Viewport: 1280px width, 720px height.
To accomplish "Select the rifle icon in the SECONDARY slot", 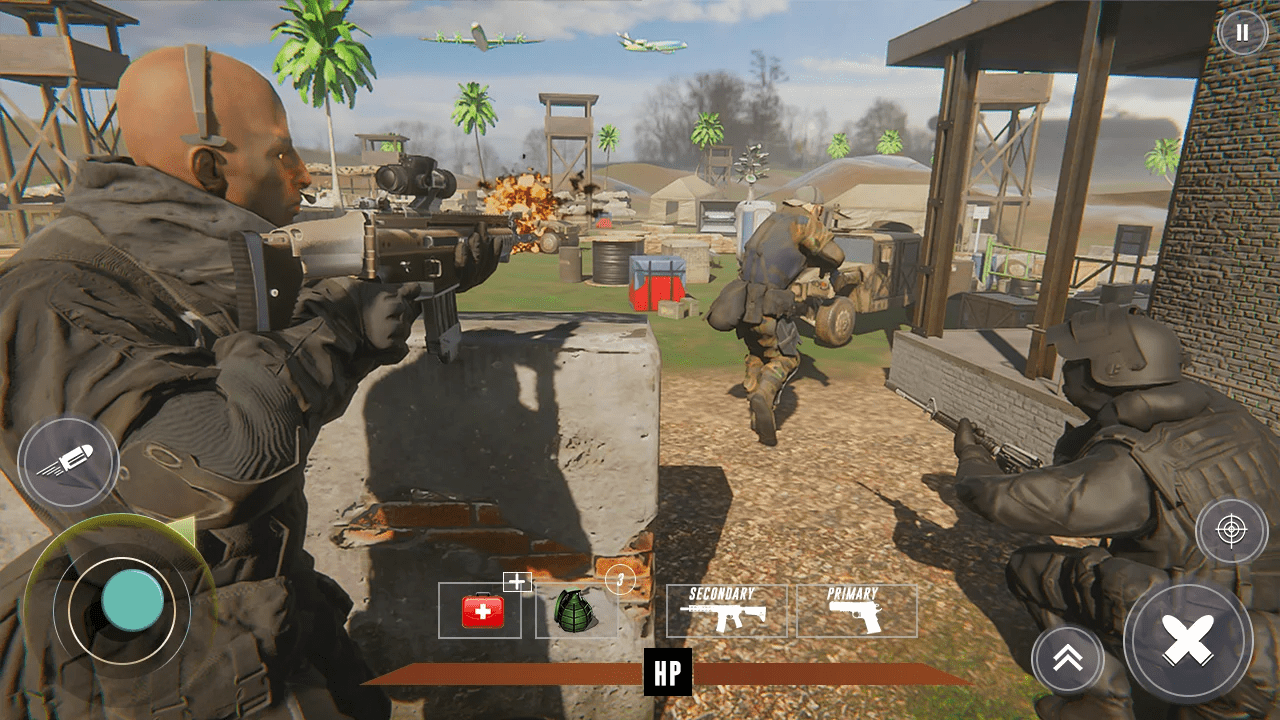I will 725,618.
